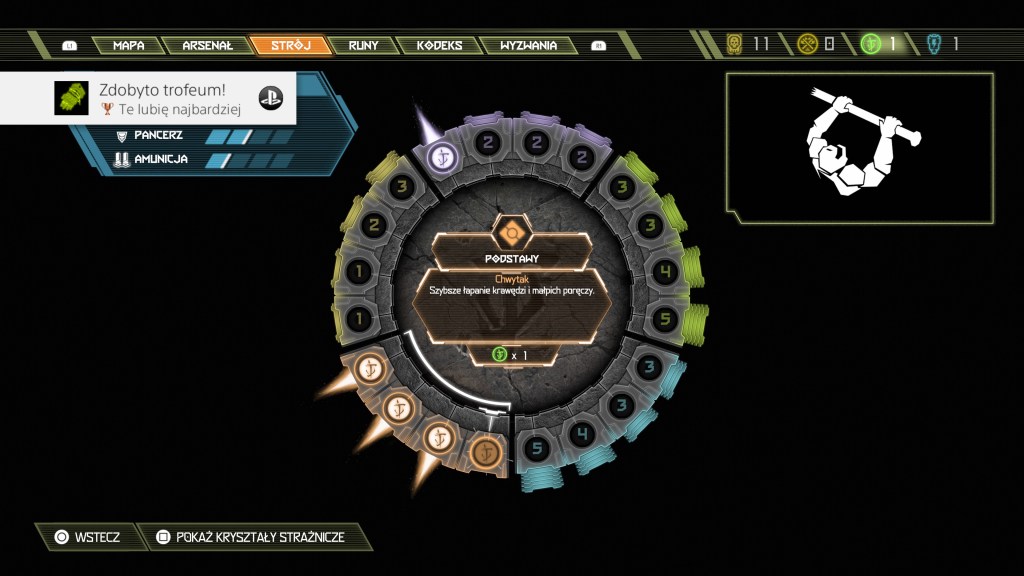Viewport: 1024px width, 576px height.
Task: Click the Wstecz back button
Action: click(86, 537)
